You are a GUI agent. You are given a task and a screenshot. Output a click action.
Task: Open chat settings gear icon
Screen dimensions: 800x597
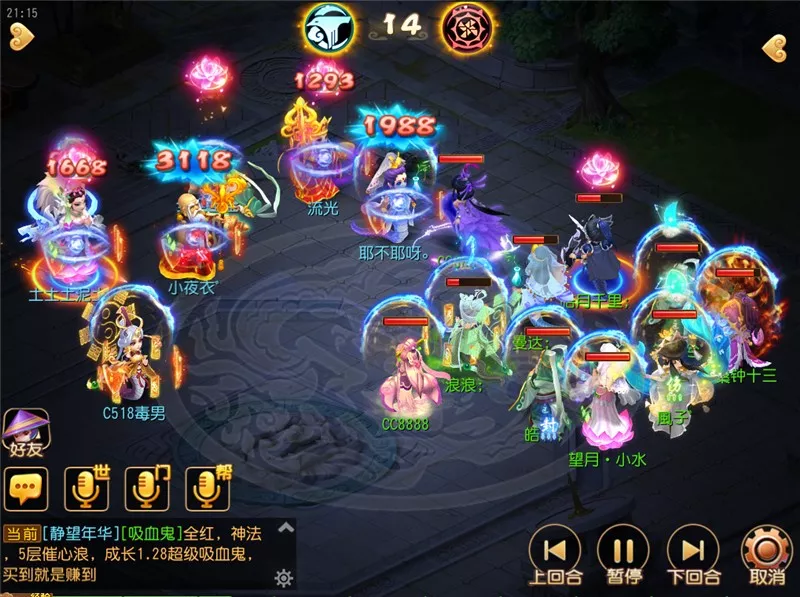[284, 577]
